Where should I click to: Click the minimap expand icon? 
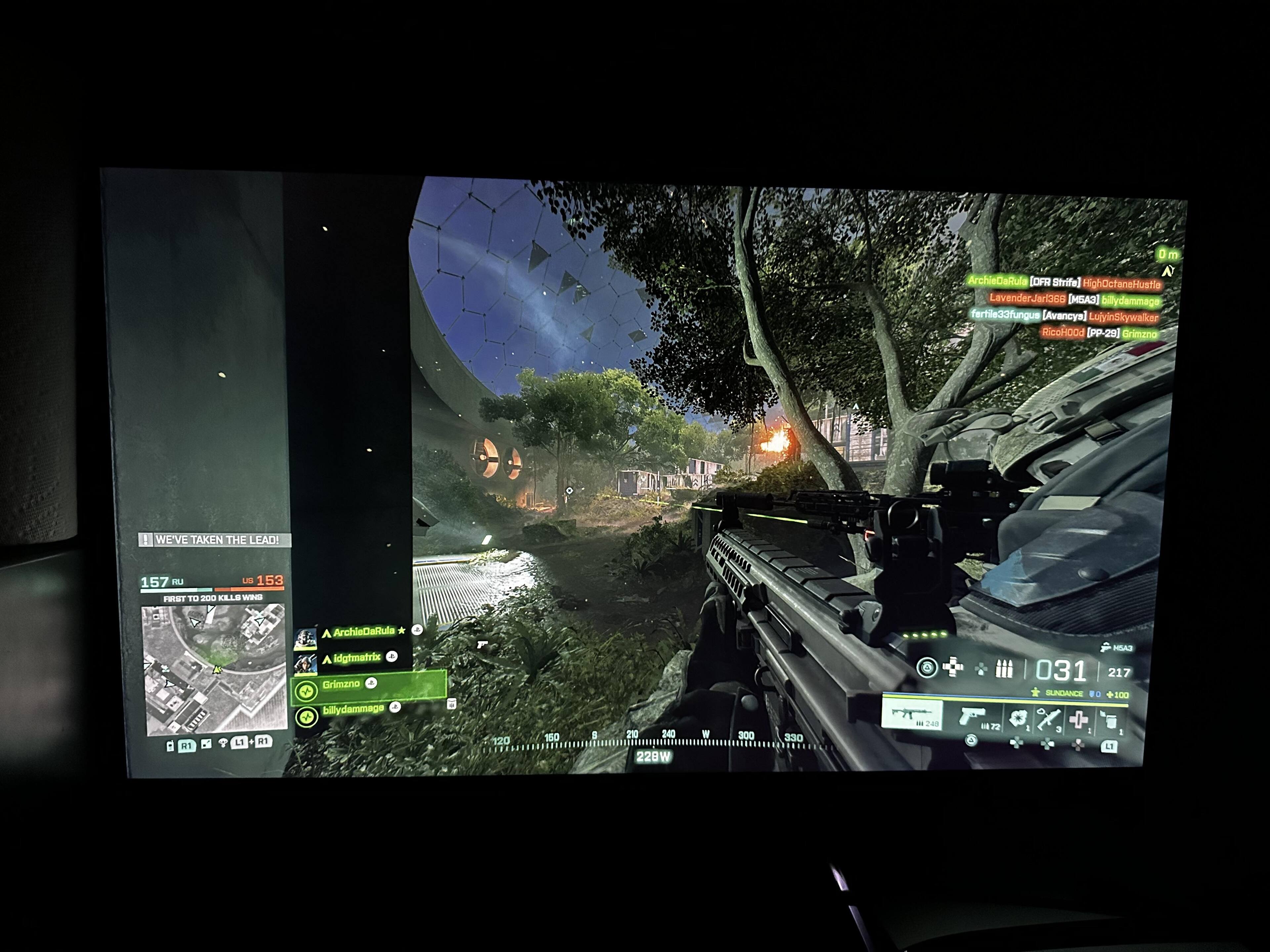click(x=207, y=744)
